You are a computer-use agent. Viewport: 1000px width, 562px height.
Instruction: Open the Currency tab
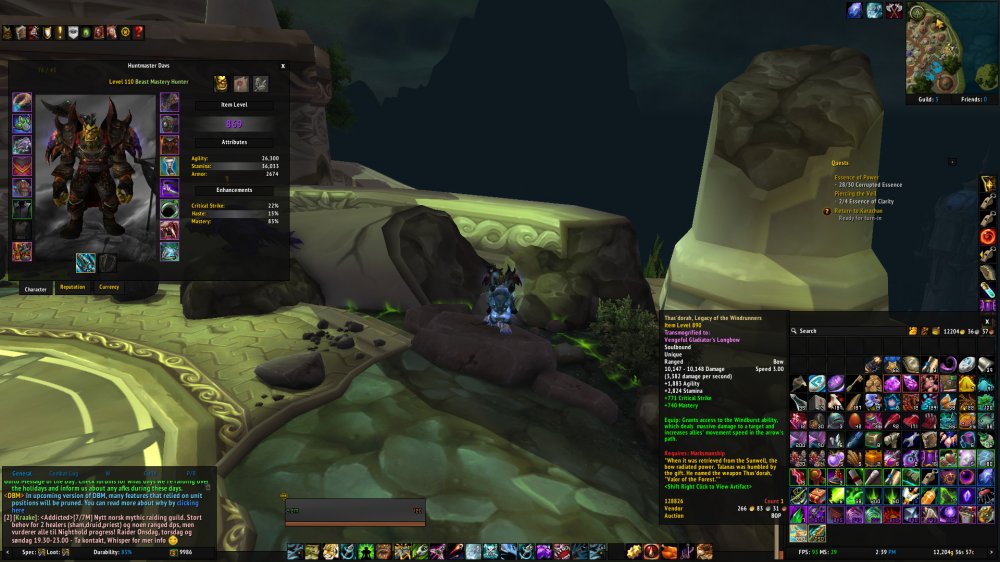(109, 287)
